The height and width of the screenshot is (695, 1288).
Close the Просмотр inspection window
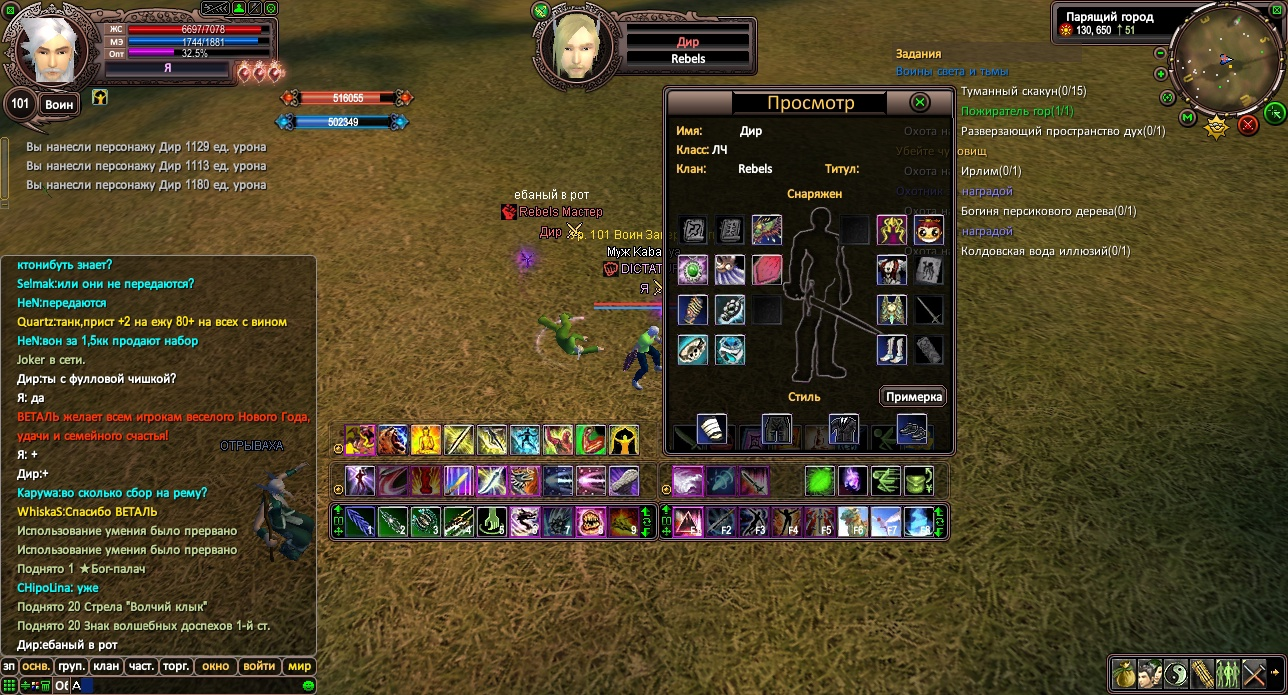point(920,102)
